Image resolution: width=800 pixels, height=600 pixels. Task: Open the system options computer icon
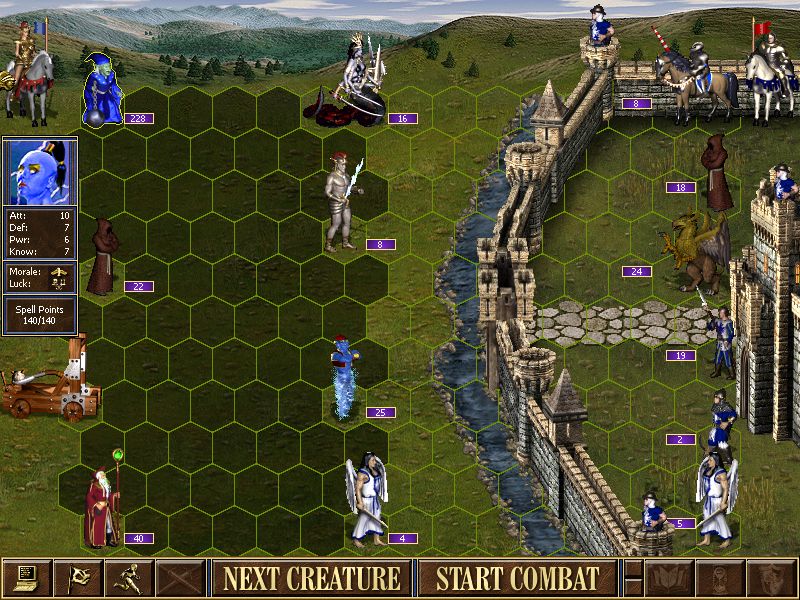tap(26, 578)
